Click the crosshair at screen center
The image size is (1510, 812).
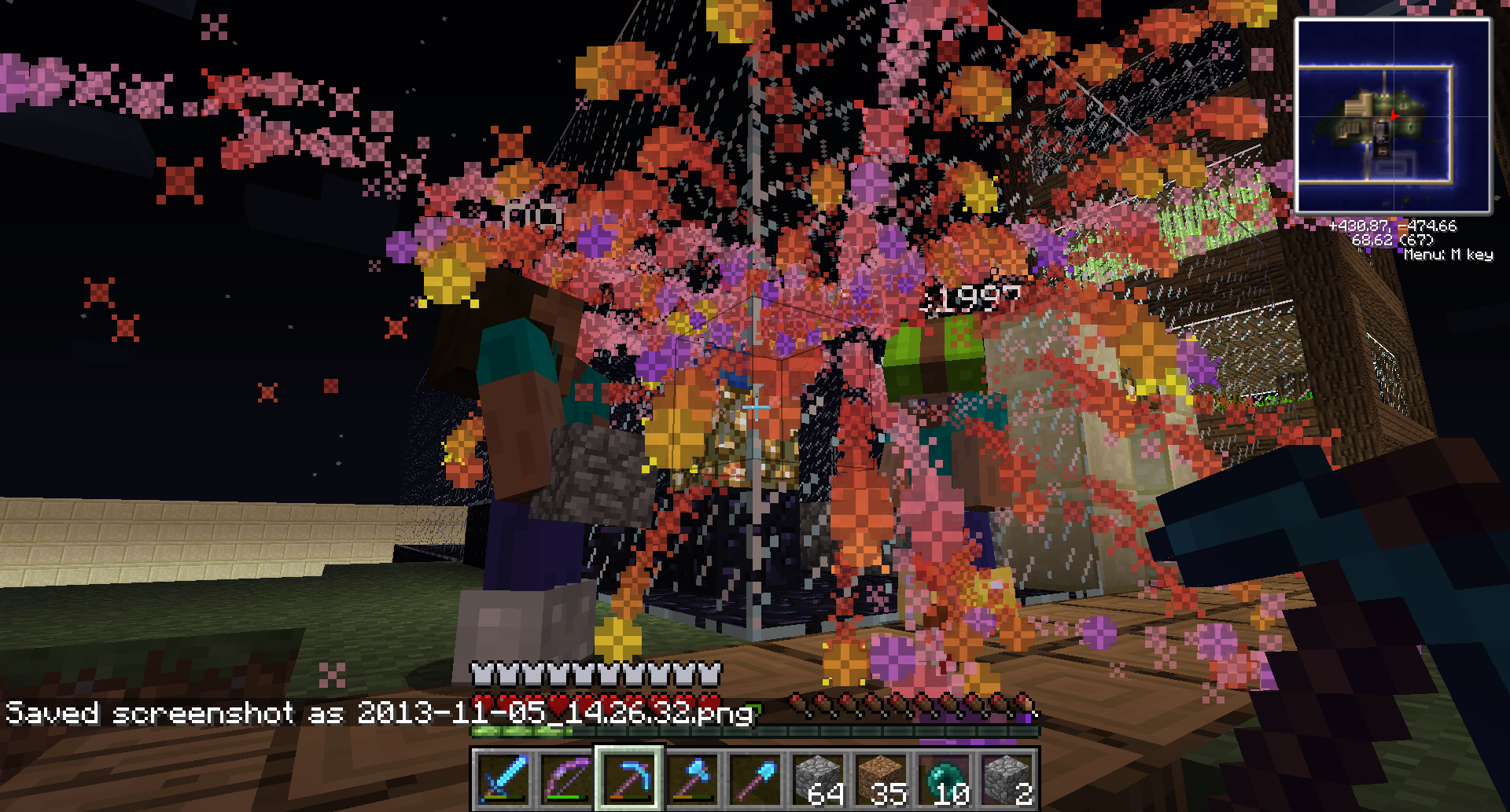tap(757, 406)
